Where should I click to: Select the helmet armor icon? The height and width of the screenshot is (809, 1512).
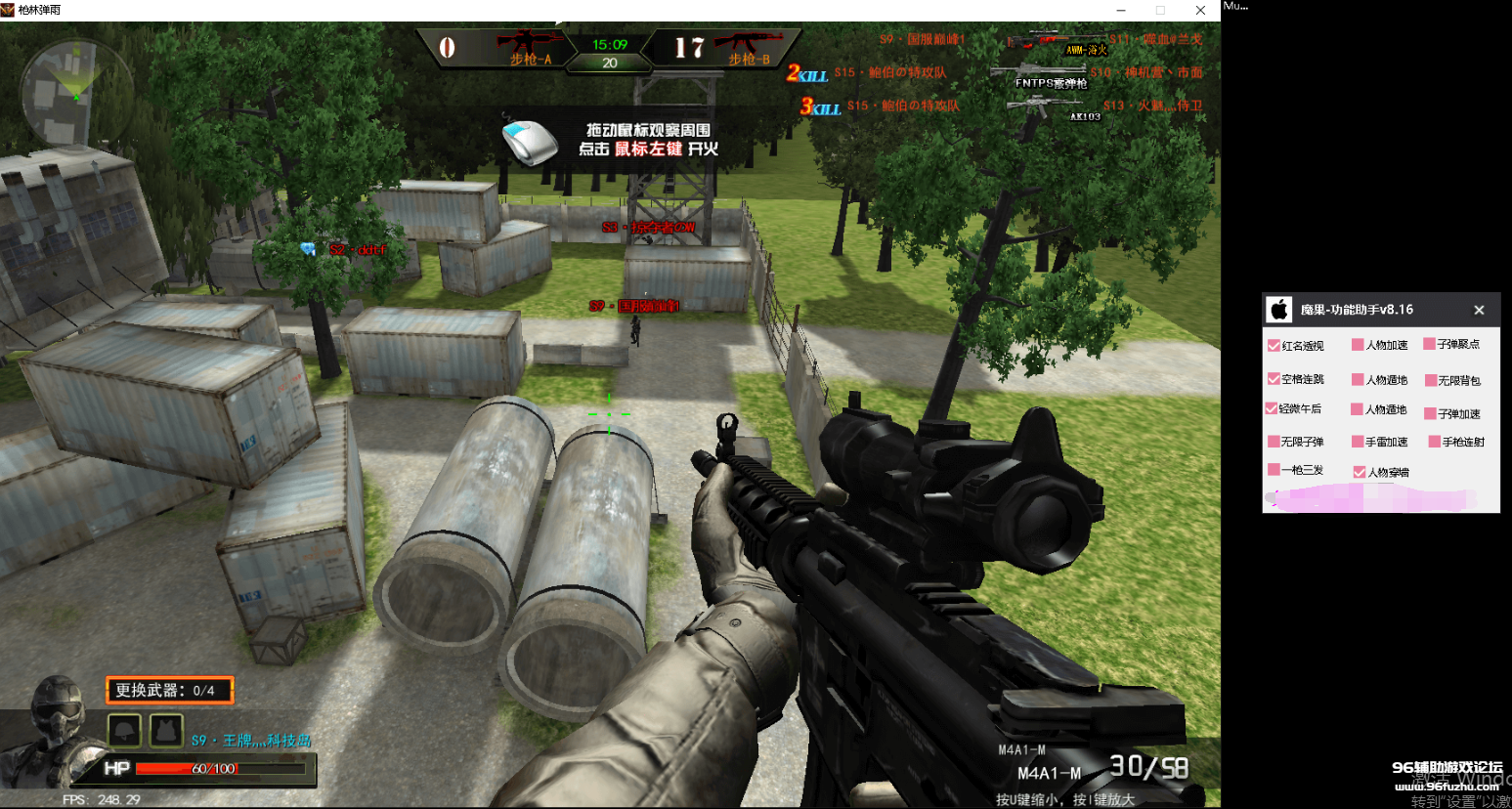[x=125, y=730]
